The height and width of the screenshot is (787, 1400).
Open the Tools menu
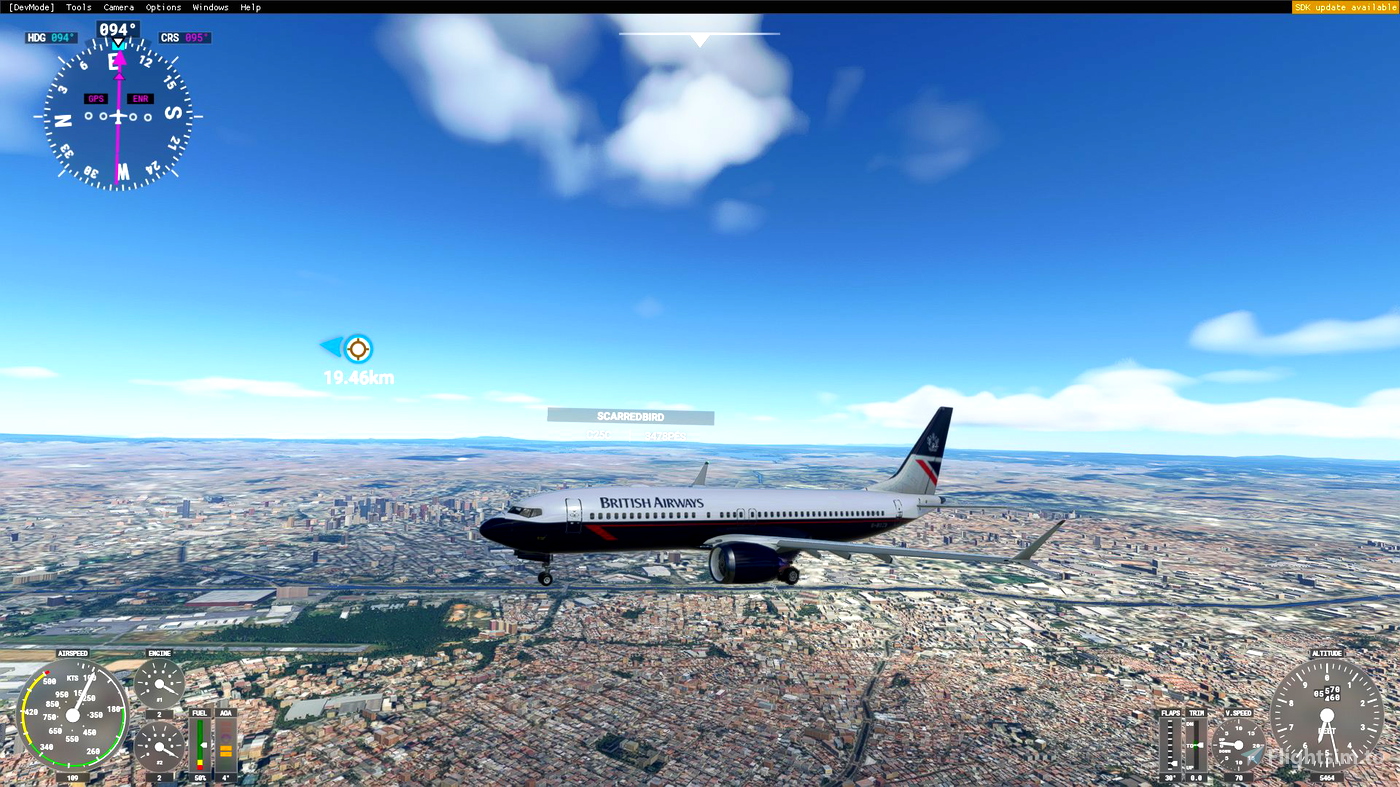click(x=77, y=6)
